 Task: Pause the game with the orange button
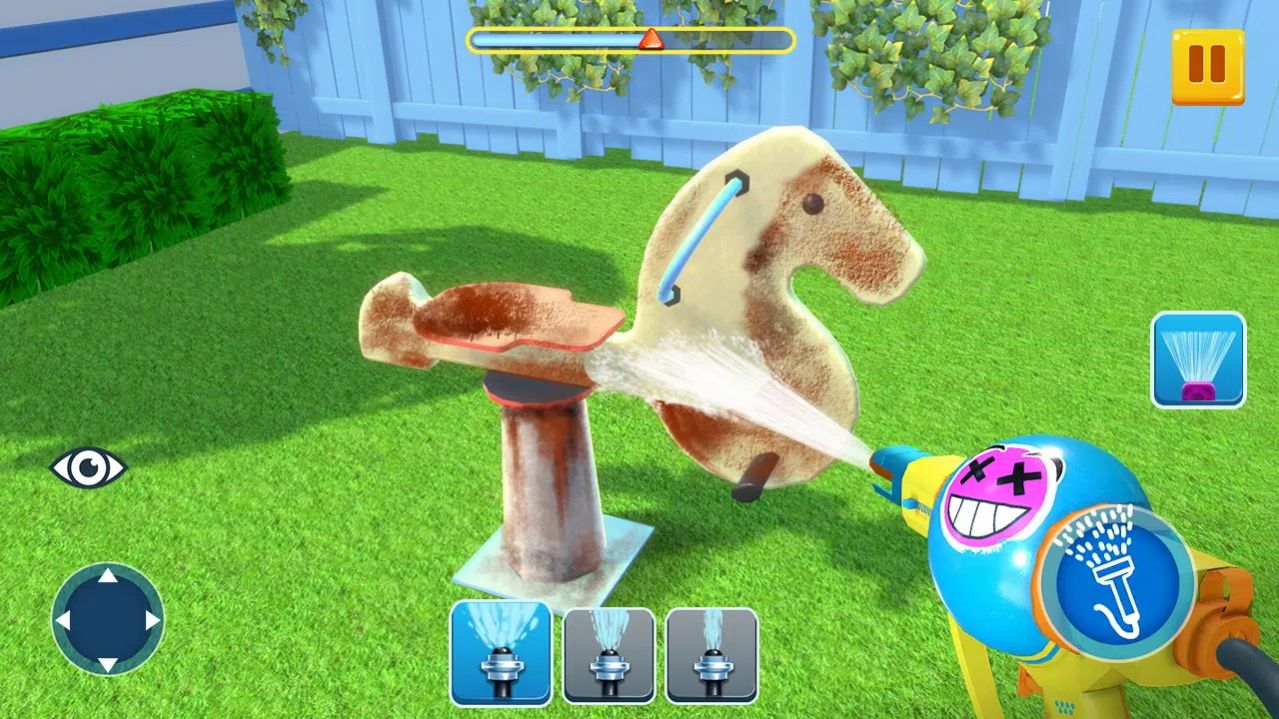pyautogui.click(x=1208, y=67)
